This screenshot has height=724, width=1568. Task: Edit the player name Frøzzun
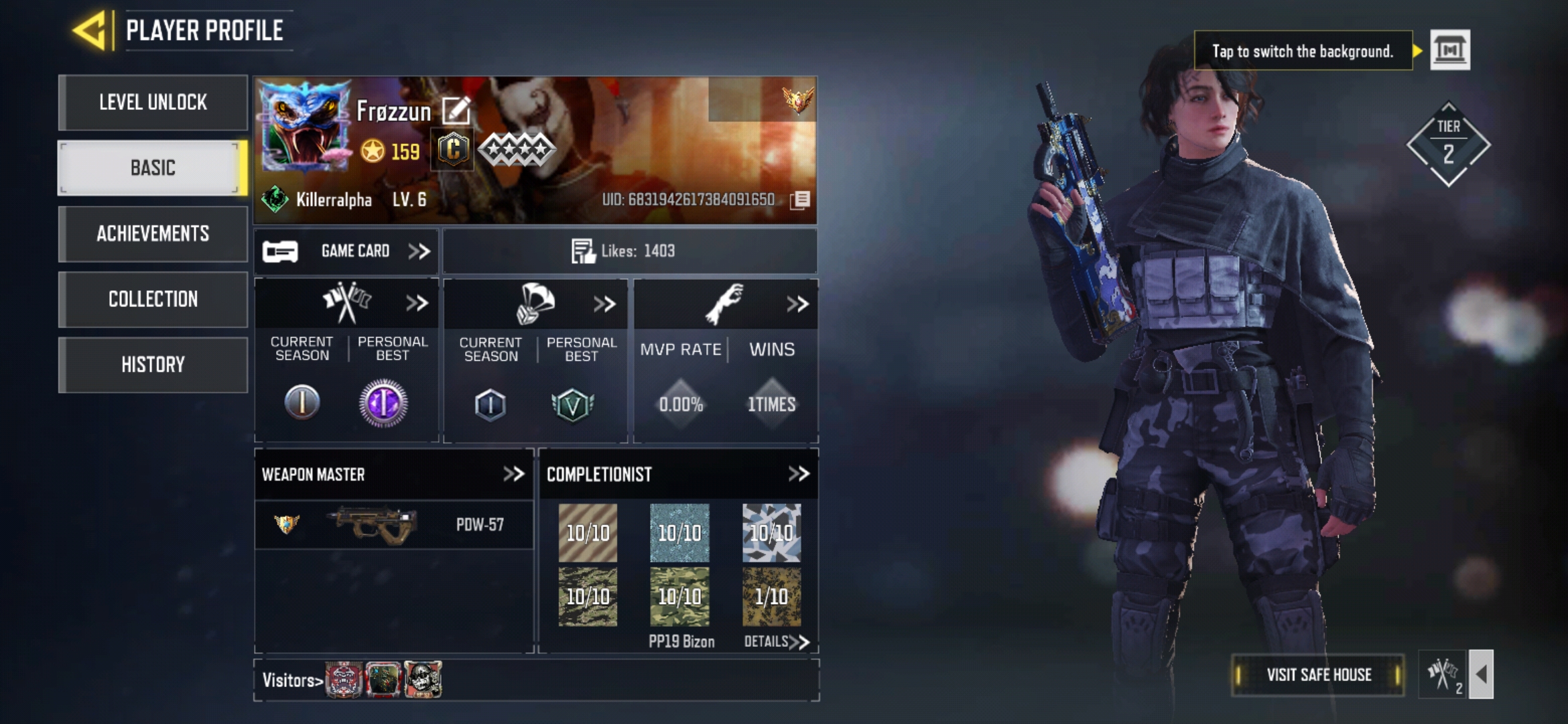click(x=456, y=111)
